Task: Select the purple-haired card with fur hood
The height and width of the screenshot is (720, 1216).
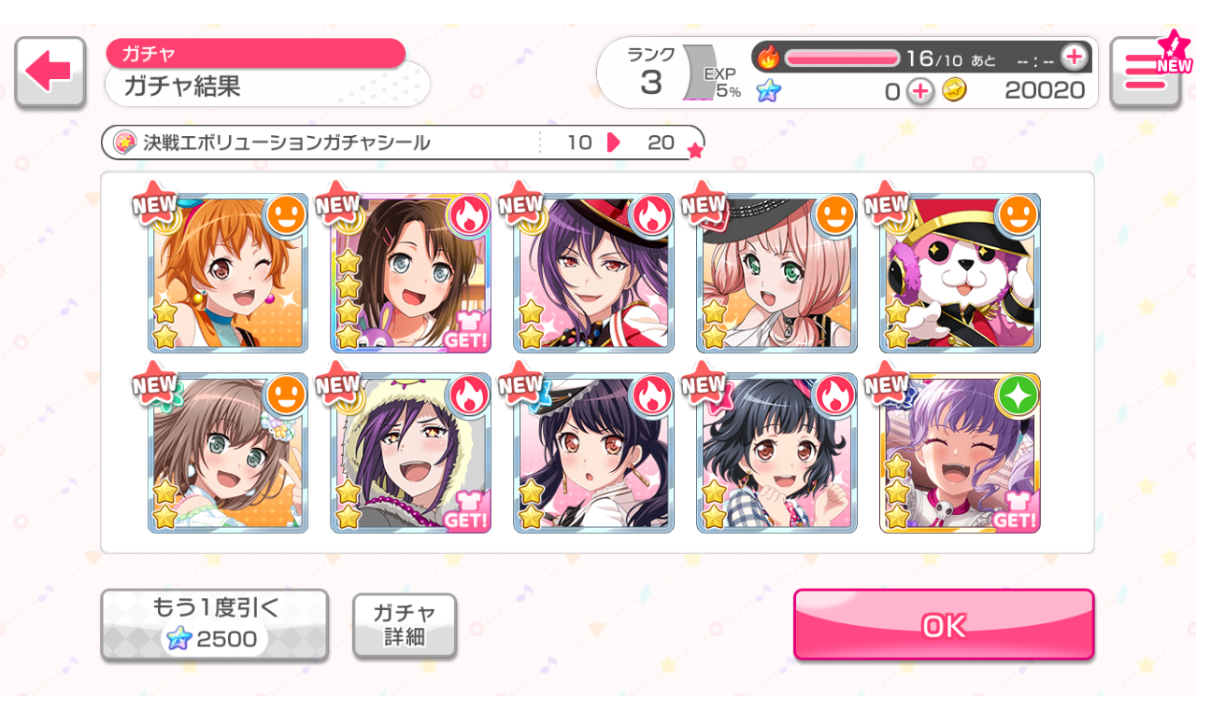Action: tap(411, 453)
